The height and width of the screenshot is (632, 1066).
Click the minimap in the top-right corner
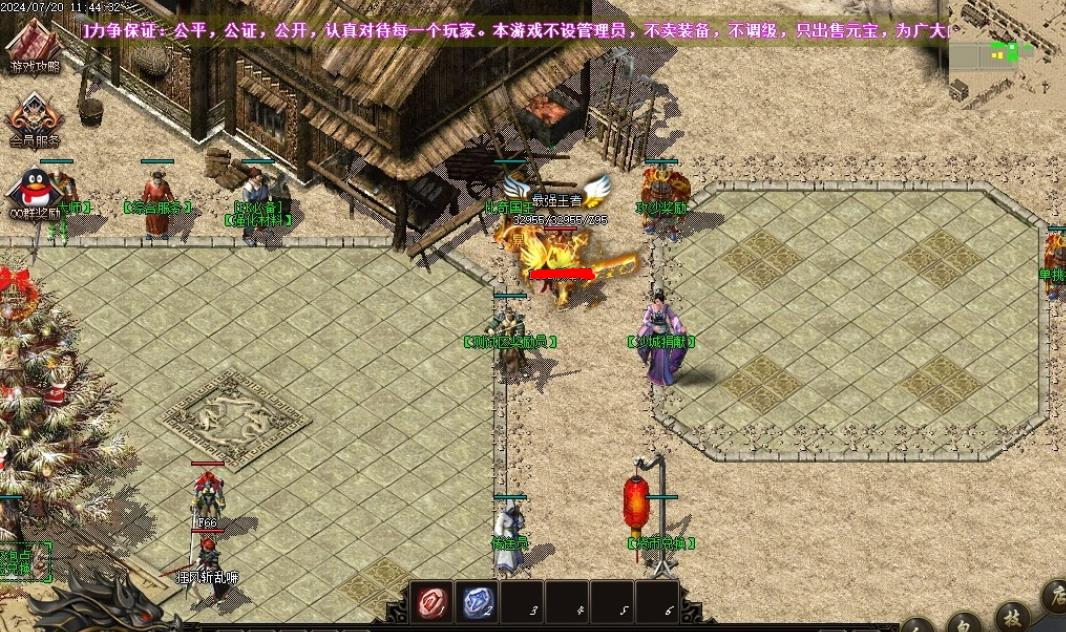tap(1007, 52)
